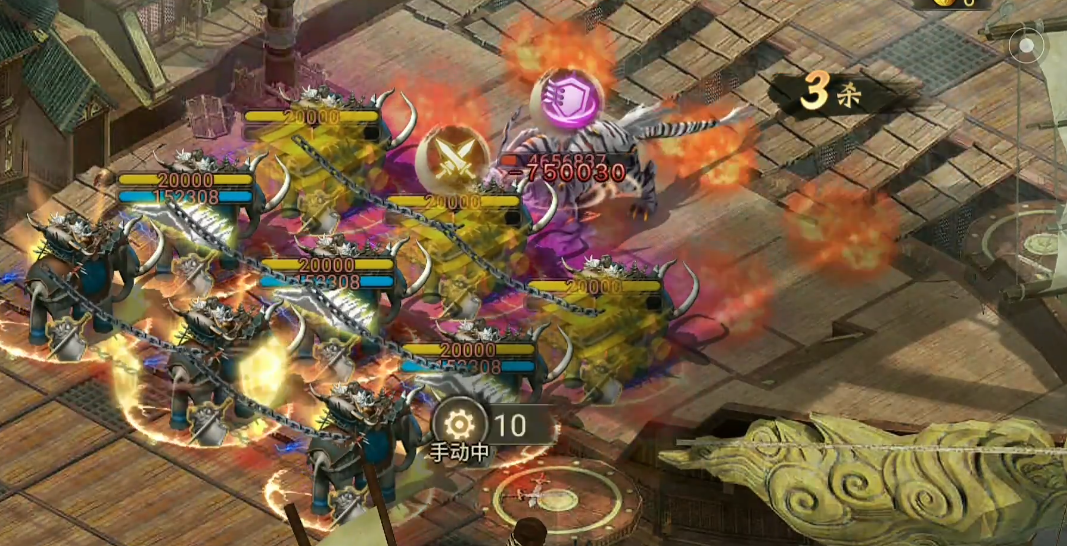Tap the floating white circle overlay button
Viewport: 1067px width, 546px height.
[x=1026, y=45]
